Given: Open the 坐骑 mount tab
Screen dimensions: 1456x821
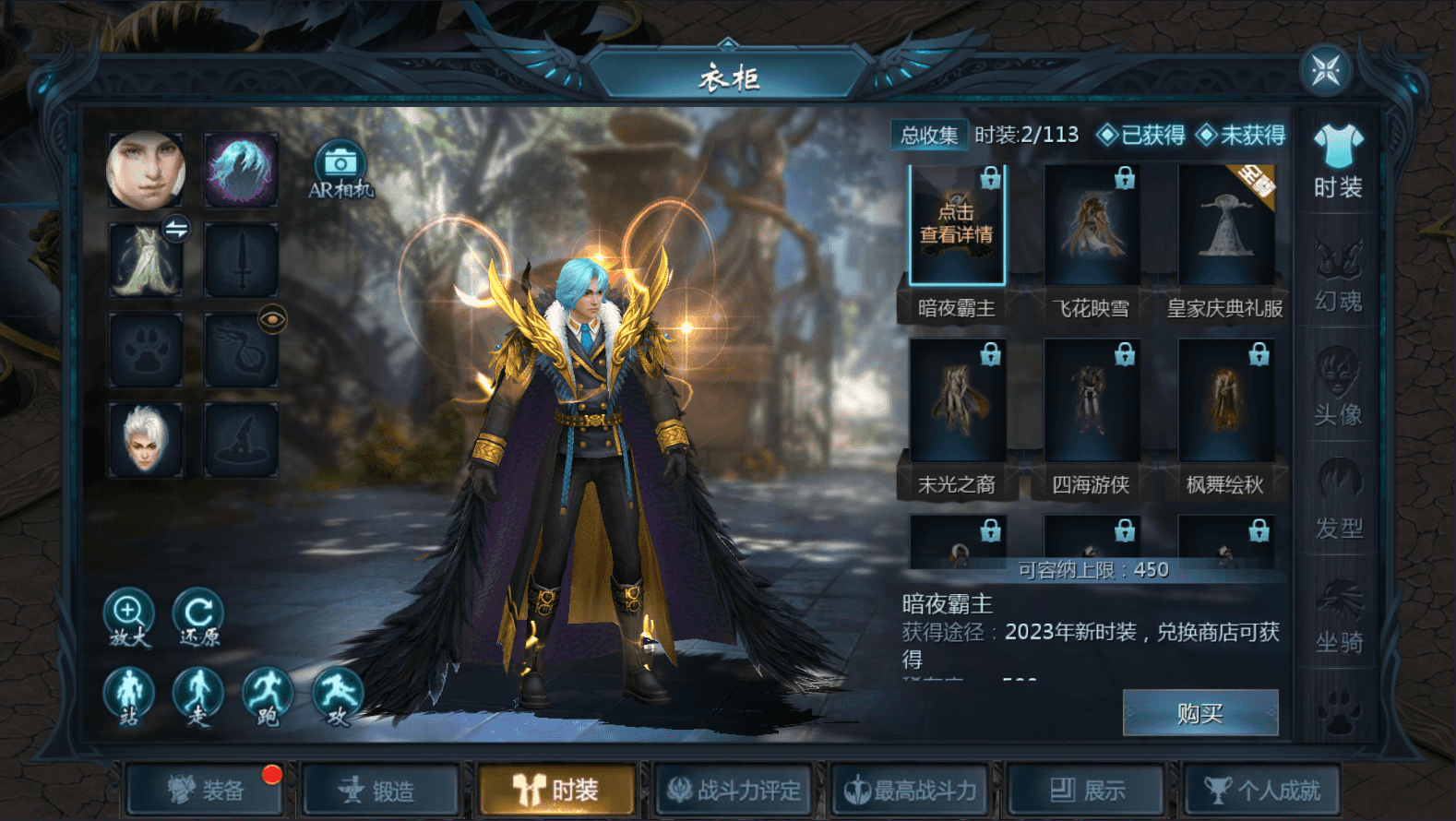Looking at the screenshot, I should pyautogui.click(x=1338, y=616).
